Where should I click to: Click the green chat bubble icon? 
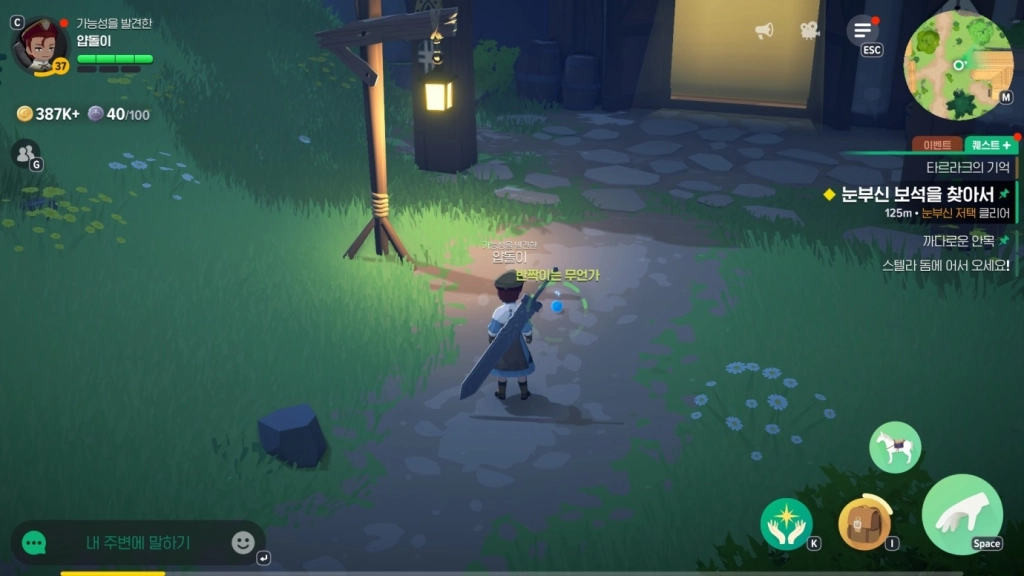coord(35,543)
